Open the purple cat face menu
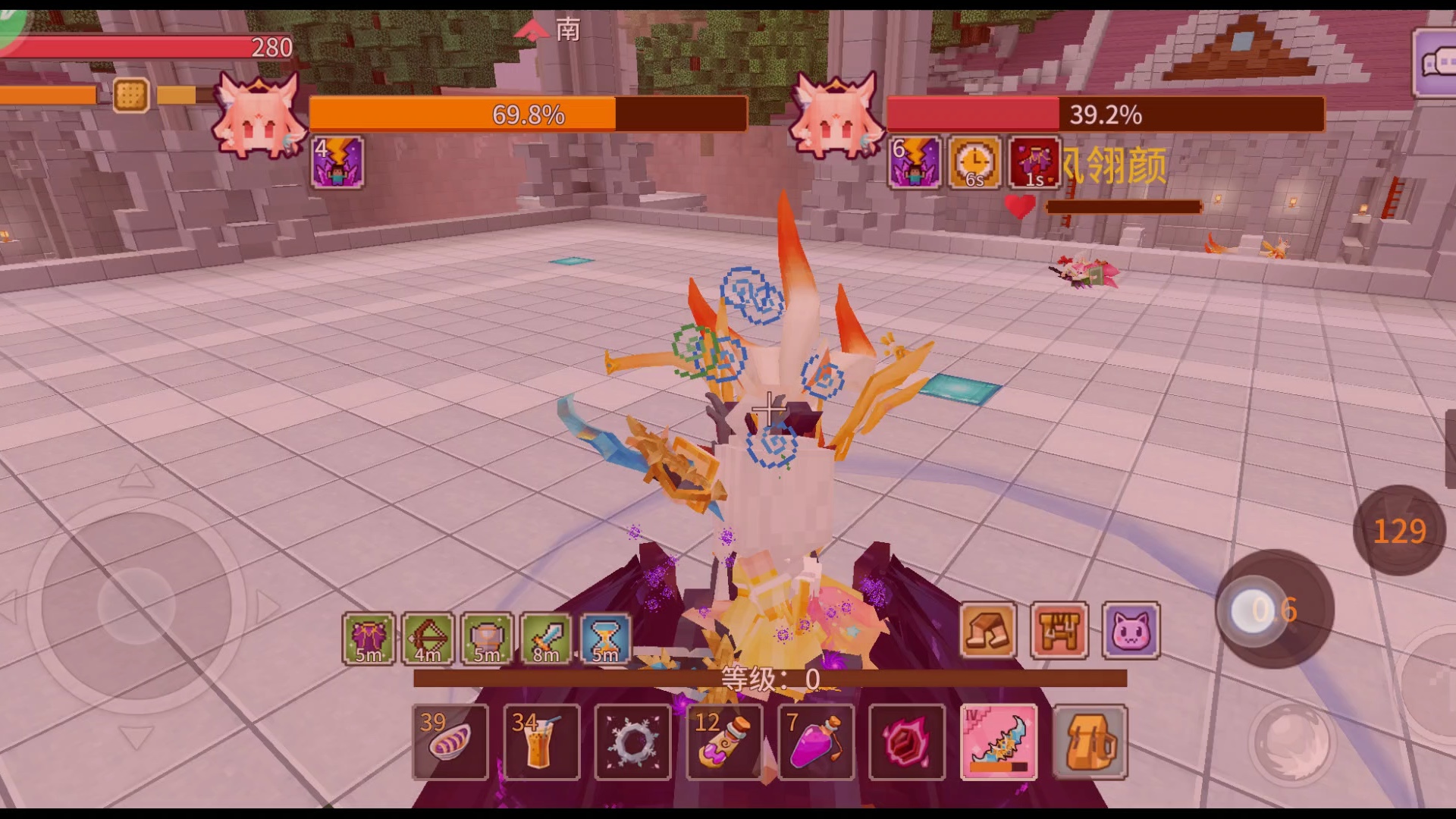Image resolution: width=1456 pixels, height=819 pixels. 1131,630
